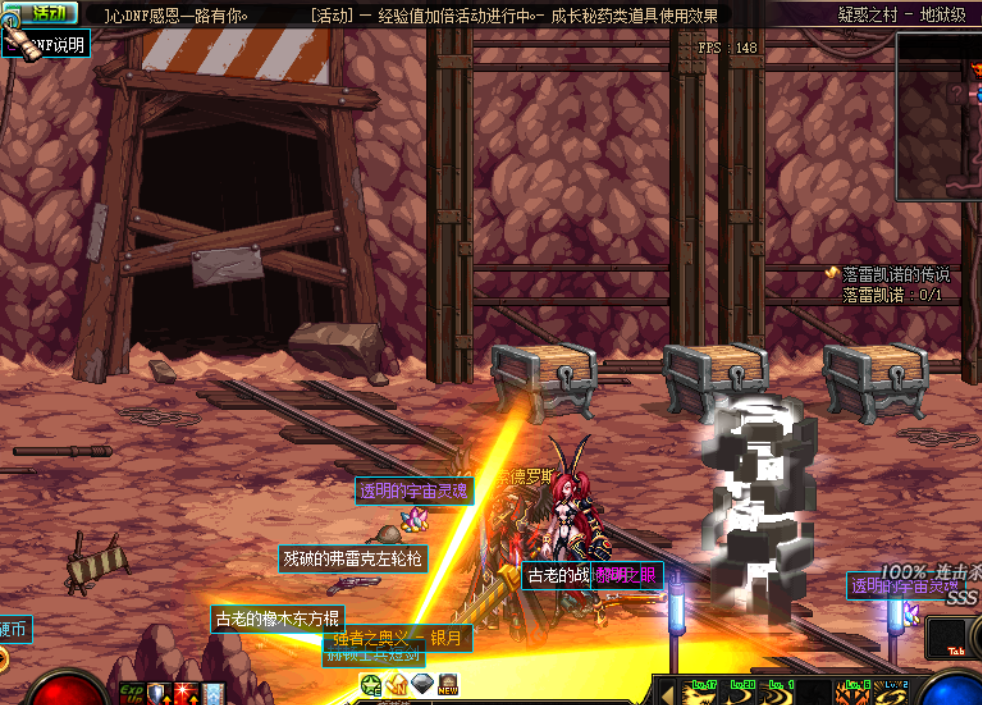Select the 落雷凯诺的传说 quest tracker

tap(895, 274)
